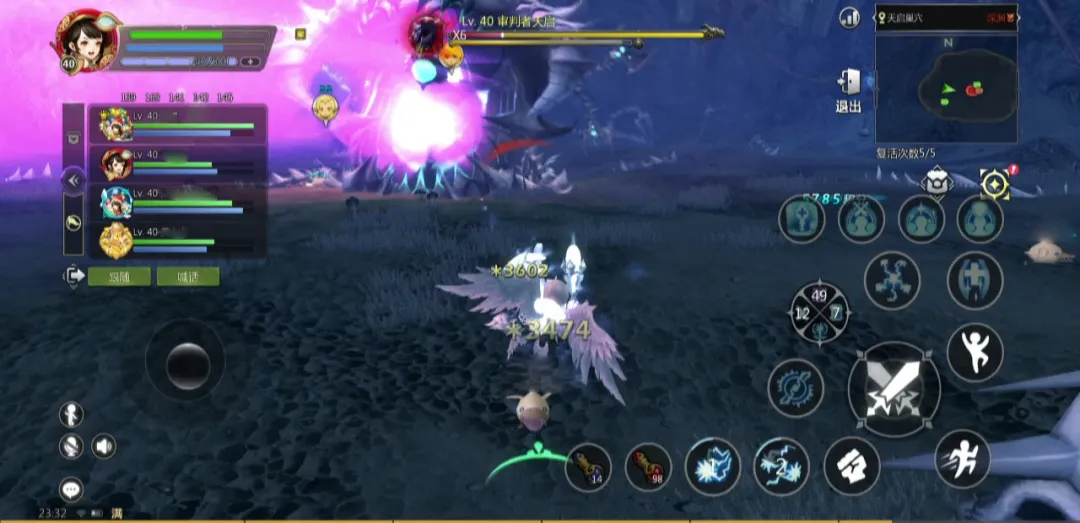The image size is (1080, 523).
Task: Use the red potion with 98 left
Action: [x=648, y=467]
